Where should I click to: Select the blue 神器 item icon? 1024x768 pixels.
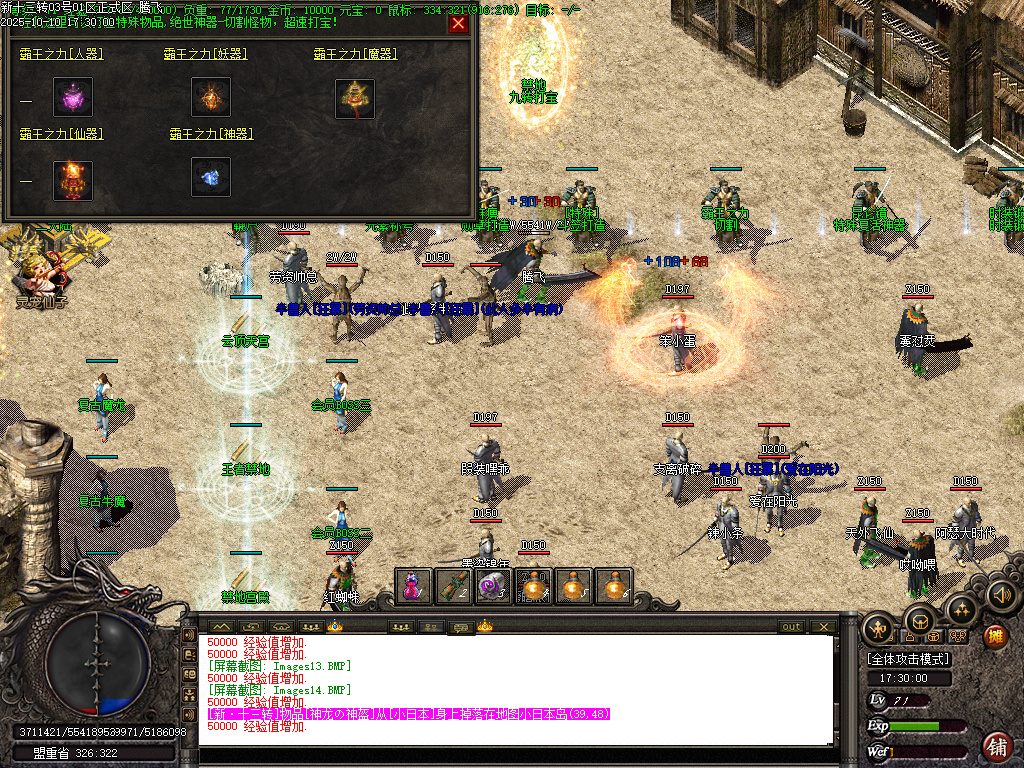click(x=211, y=178)
